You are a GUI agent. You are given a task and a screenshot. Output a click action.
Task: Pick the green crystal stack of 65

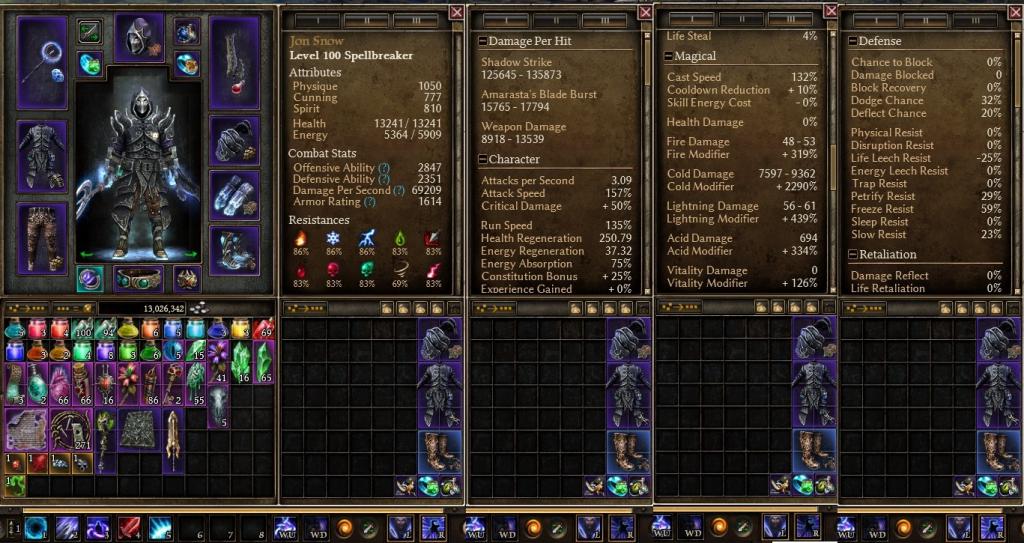coord(265,361)
